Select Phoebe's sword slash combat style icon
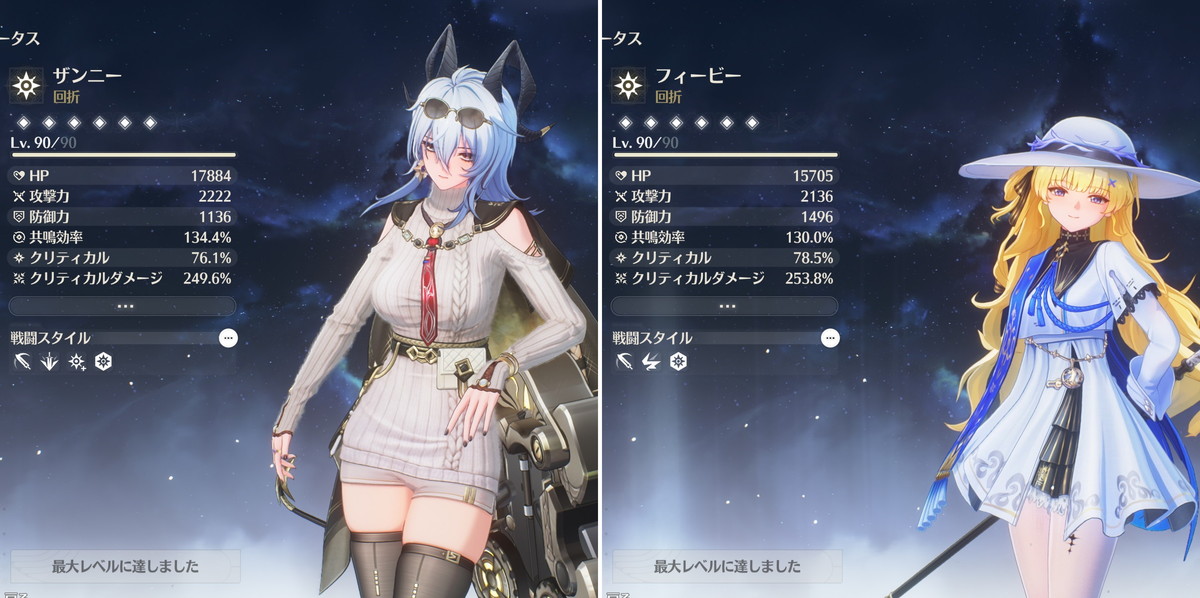Viewport: 1200px width, 598px height. (x=625, y=361)
